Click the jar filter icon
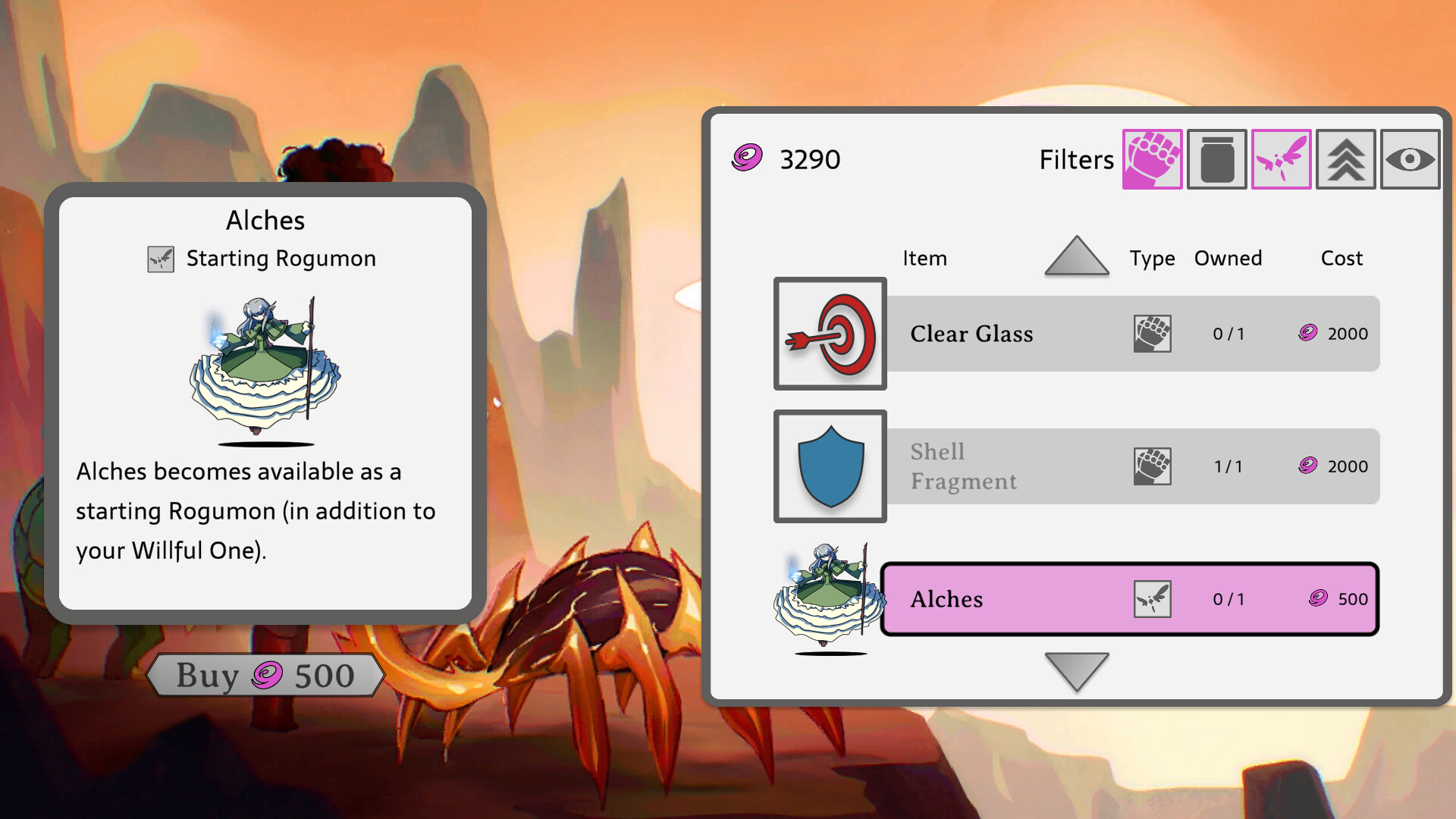 (1216, 159)
